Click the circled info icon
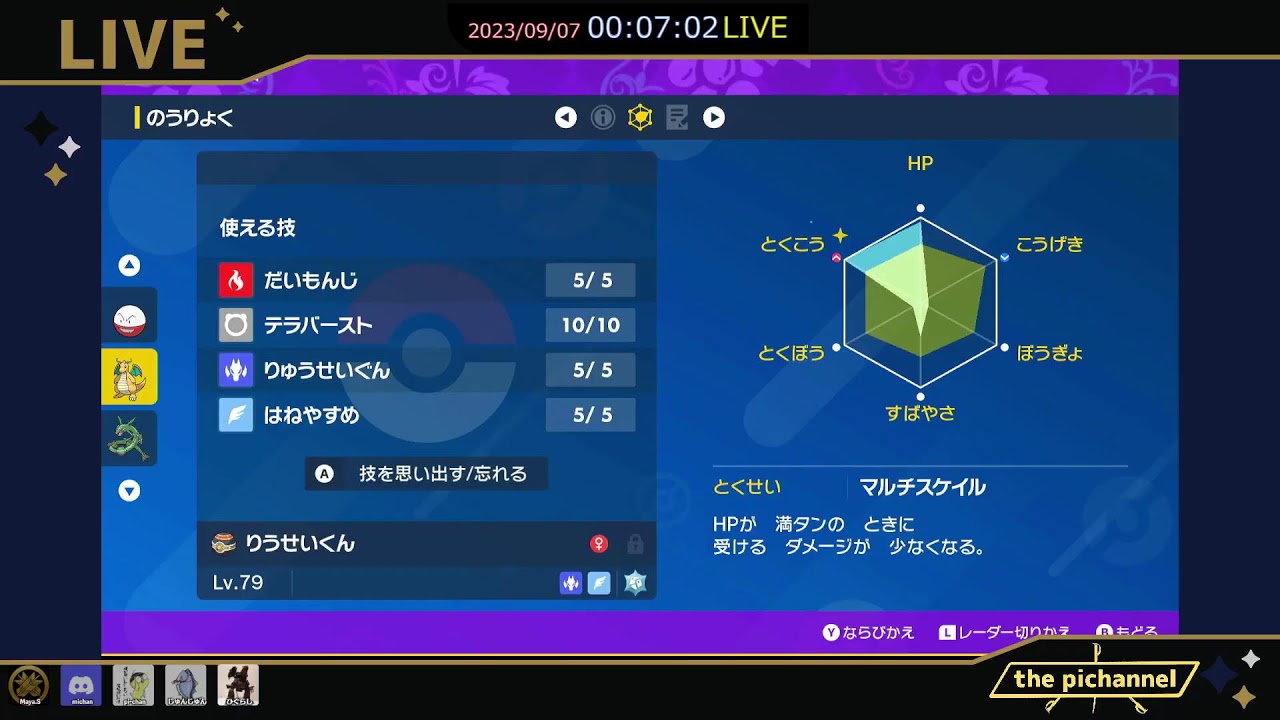1280x720 pixels. pos(603,117)
